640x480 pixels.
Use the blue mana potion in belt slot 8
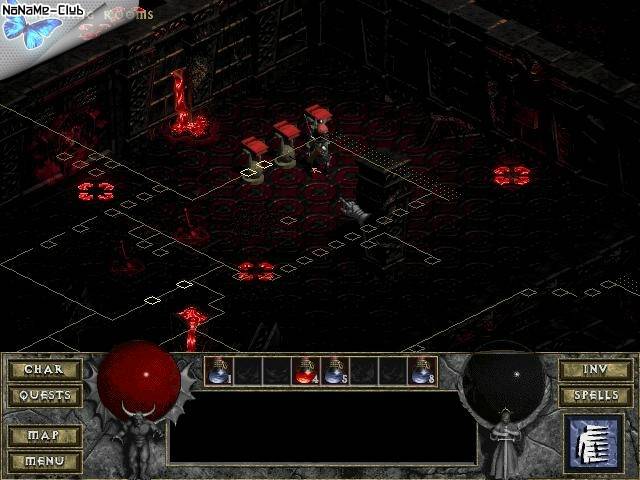pos(423,371)
